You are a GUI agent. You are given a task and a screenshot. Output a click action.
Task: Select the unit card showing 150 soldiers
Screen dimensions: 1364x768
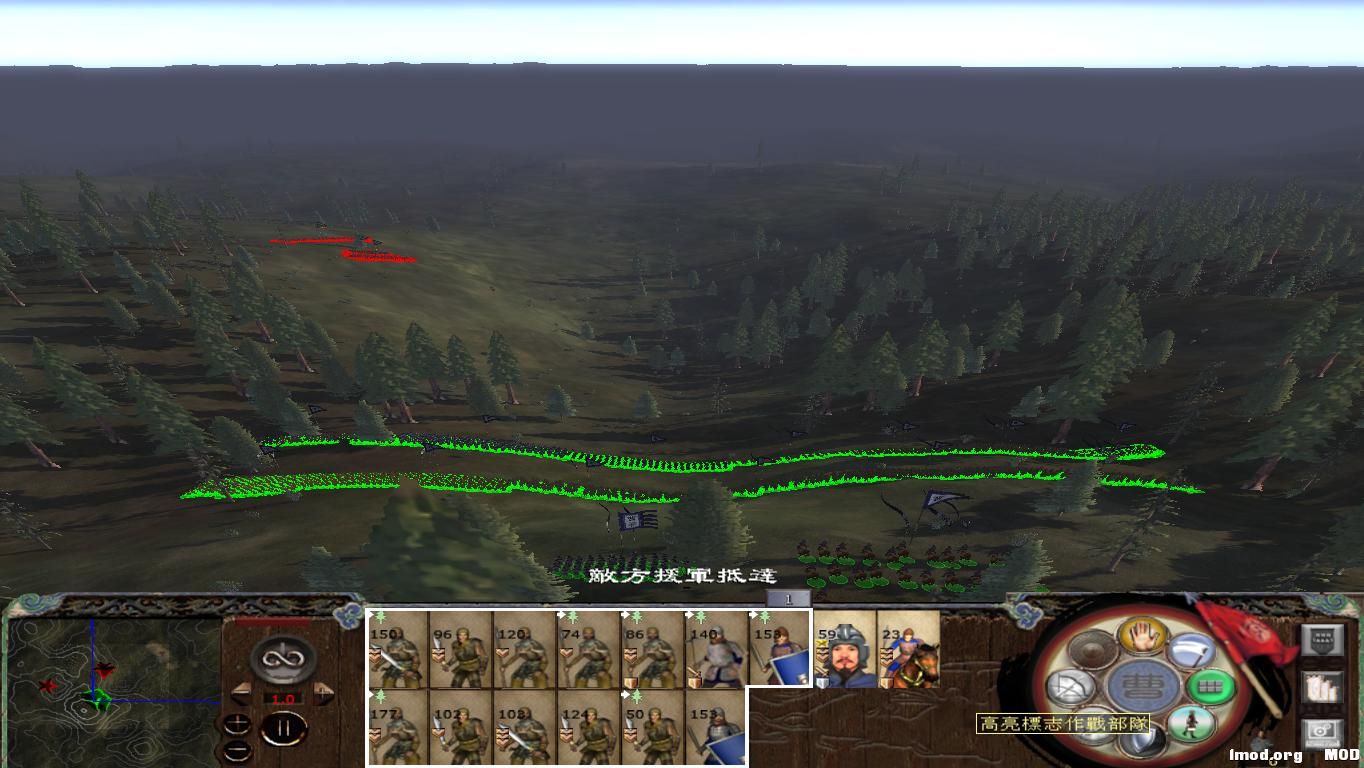[x=398, y=652]
